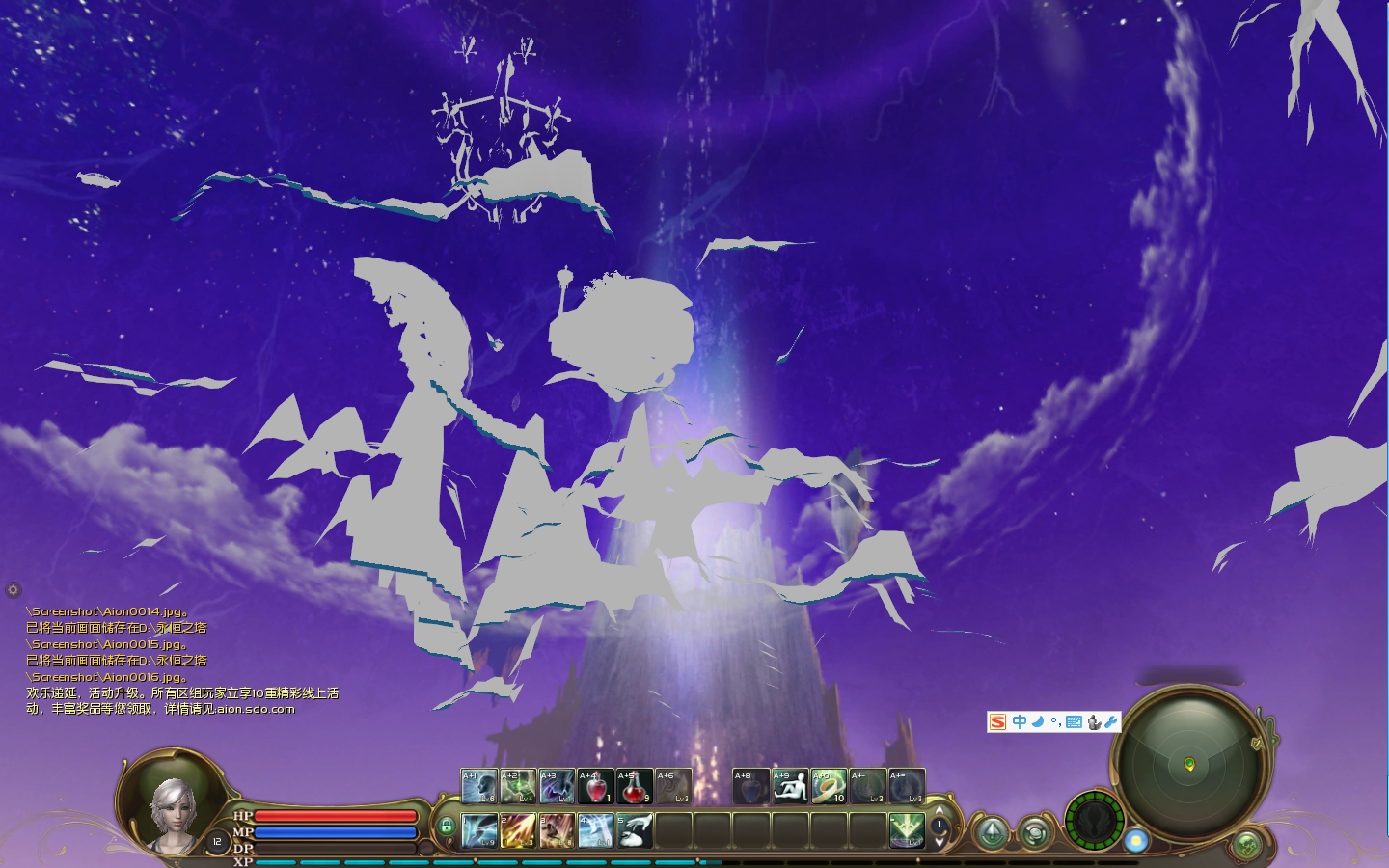Trigger the leaping attack skill in slot 3

click(x=557, y=830)
